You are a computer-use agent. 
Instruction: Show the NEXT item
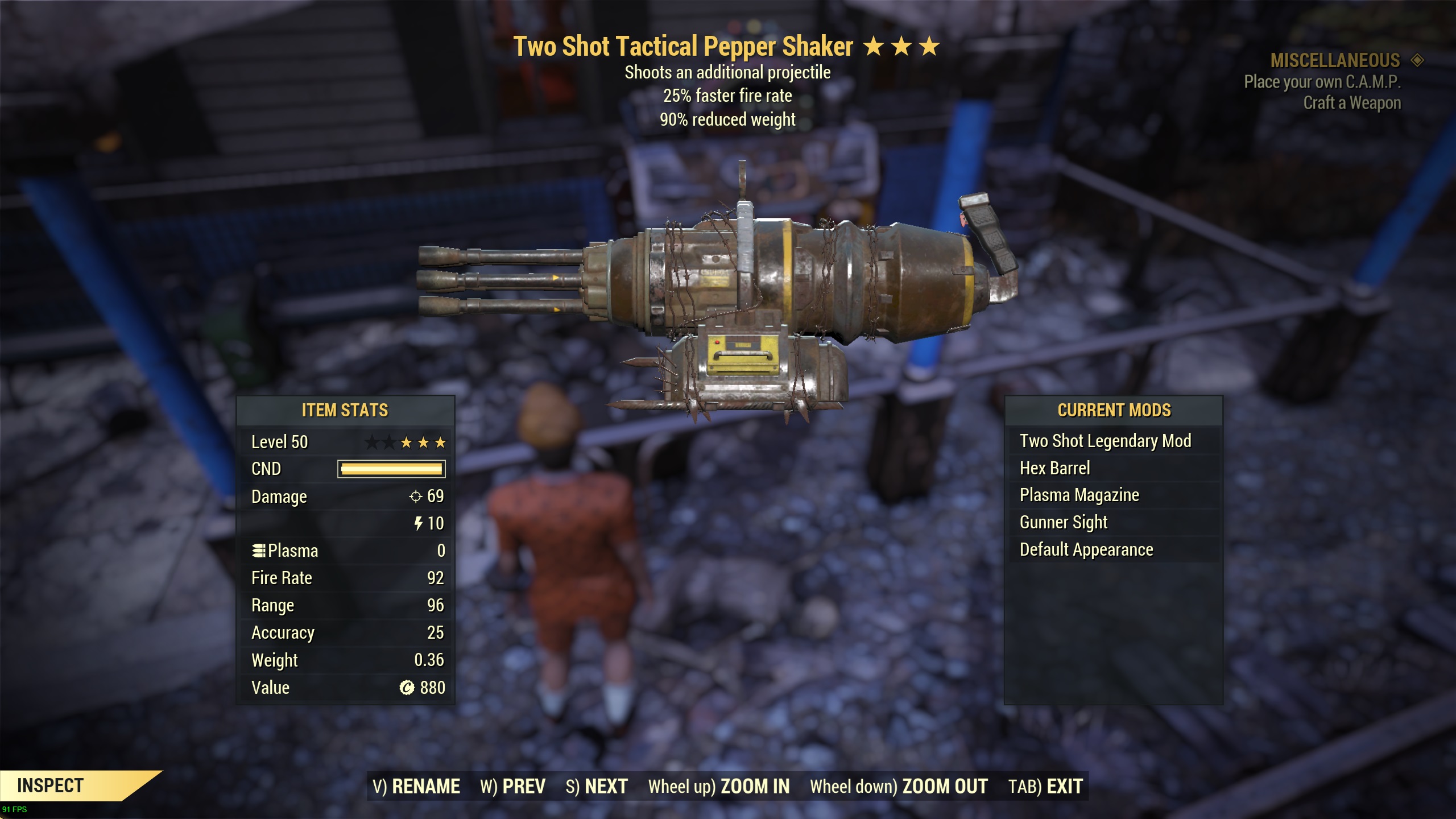tap(597, 787)
